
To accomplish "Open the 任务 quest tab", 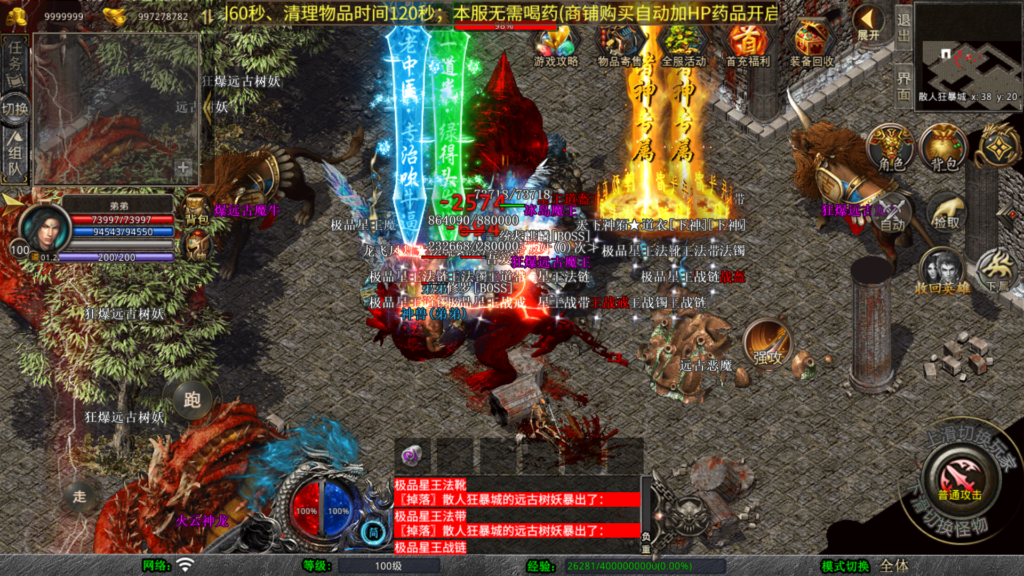I will pyautogui.click(x=15, y=62).
